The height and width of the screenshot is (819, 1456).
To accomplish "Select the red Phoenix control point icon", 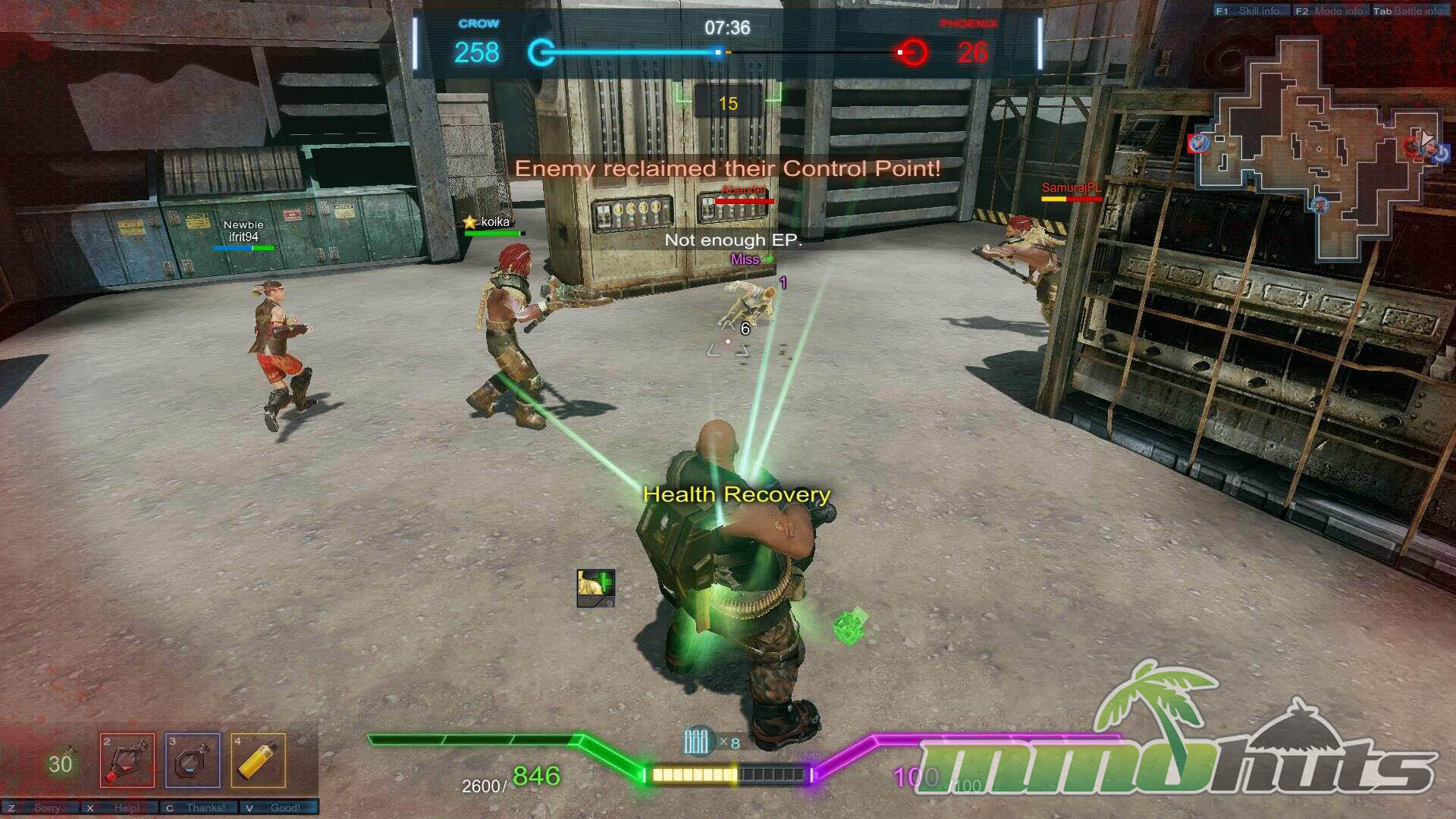I will click(914, 52).
